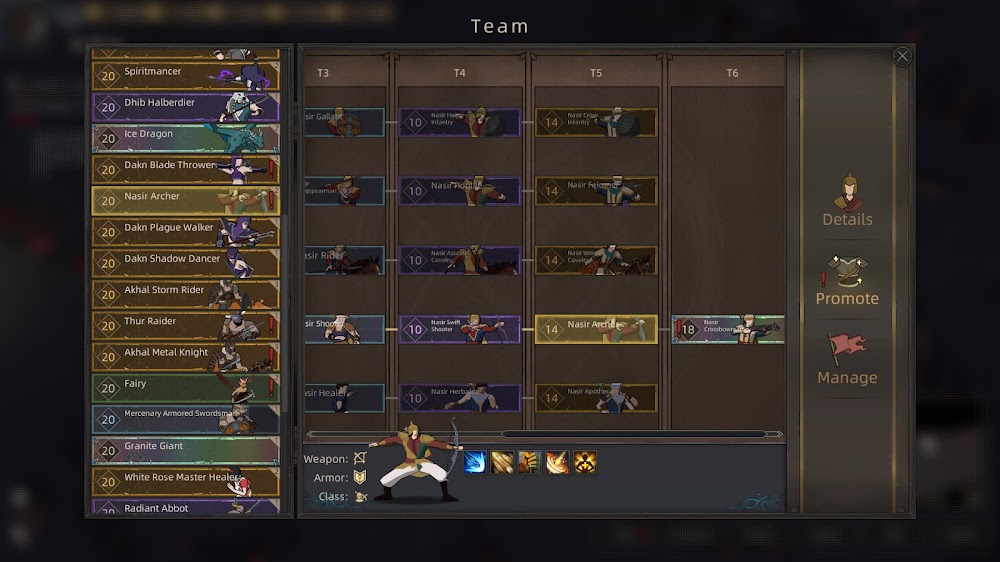Select the T5 Nasir Apothecary node

(x=596, y=398)
